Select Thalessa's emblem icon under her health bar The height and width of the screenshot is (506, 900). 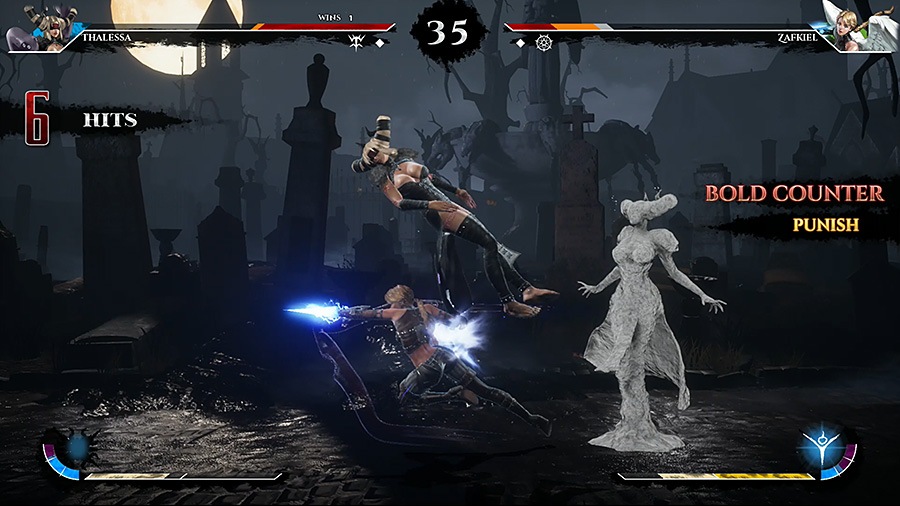tap(356, 42)
